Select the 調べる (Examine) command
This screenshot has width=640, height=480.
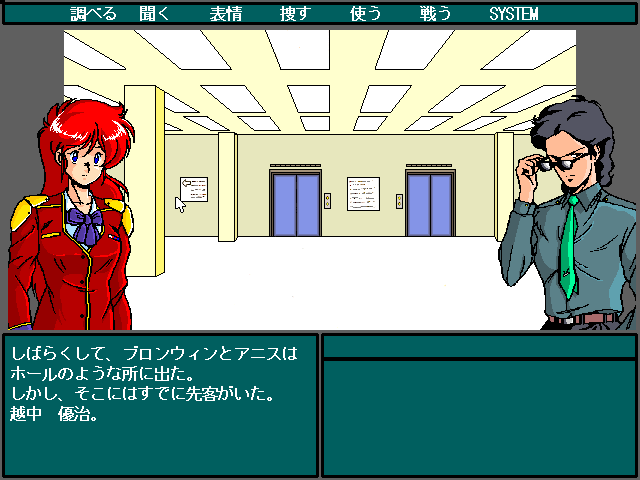tap(94, 14)
